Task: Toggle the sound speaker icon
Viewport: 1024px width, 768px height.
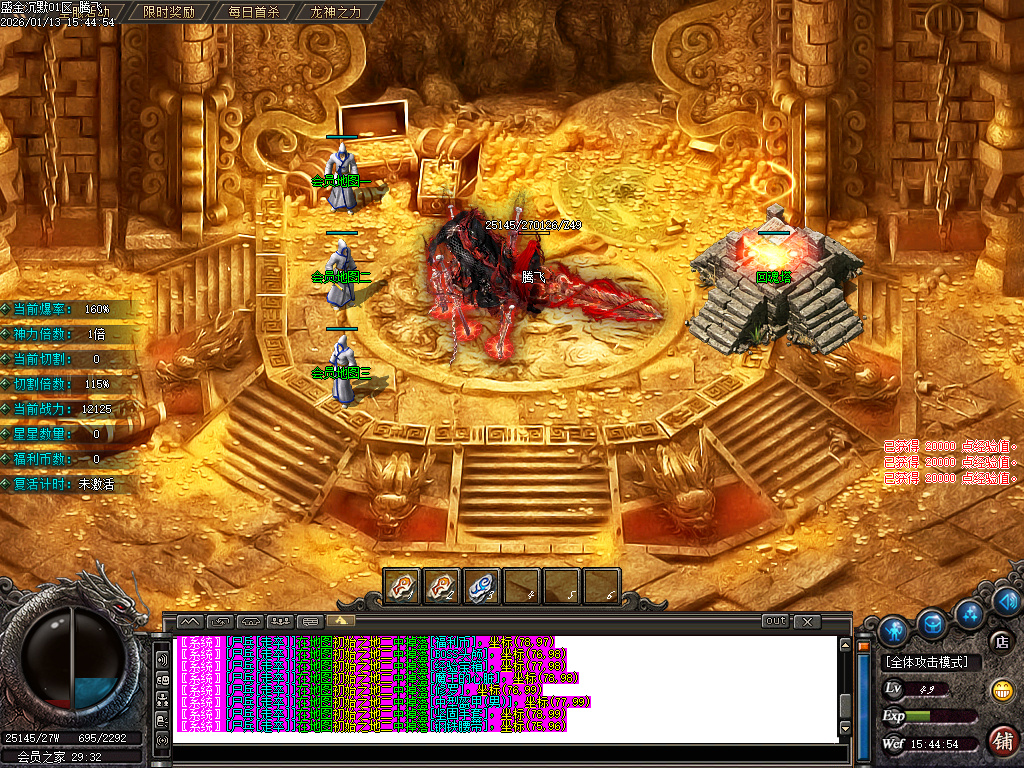Action: (1008, 601)
